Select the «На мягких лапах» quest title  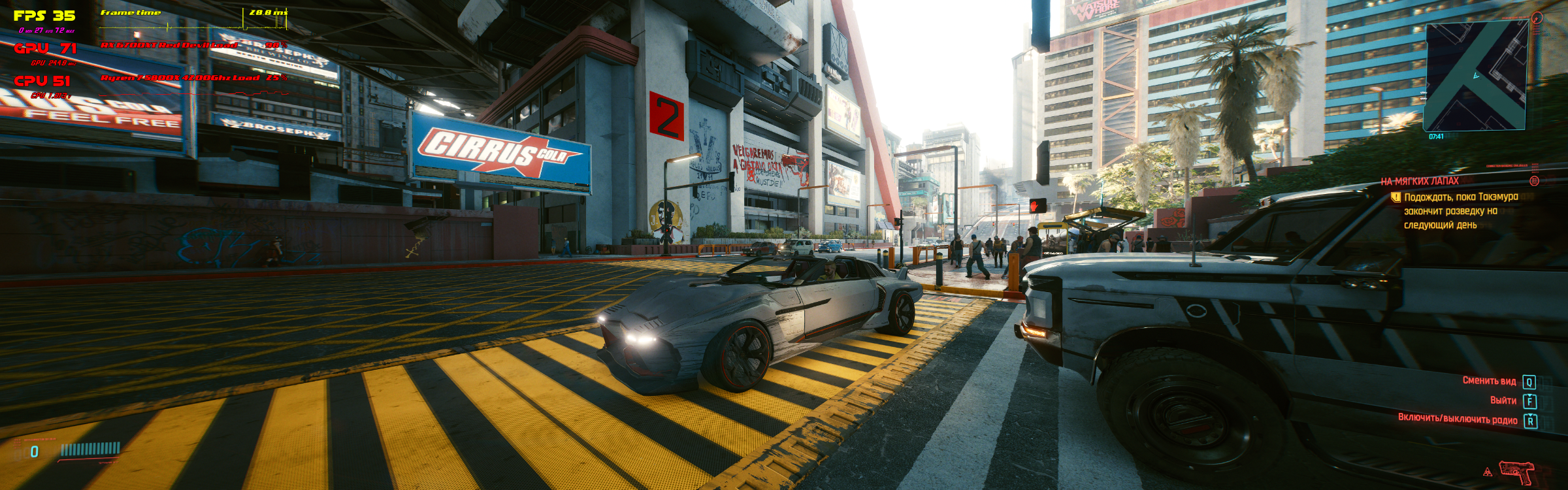click(x=1420, y=181)
